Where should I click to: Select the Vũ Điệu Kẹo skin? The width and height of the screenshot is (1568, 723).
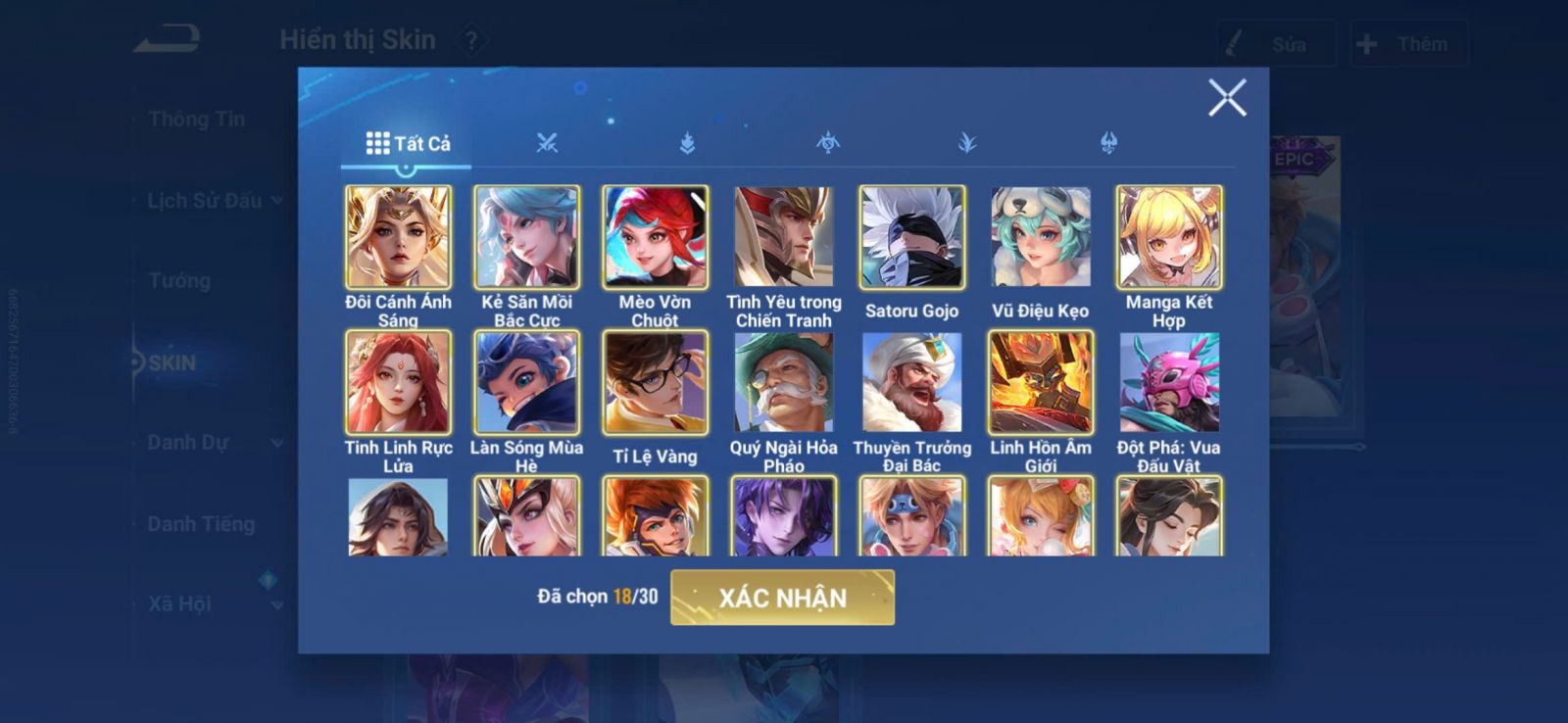pyautogui.click(x=1040, y=237)
